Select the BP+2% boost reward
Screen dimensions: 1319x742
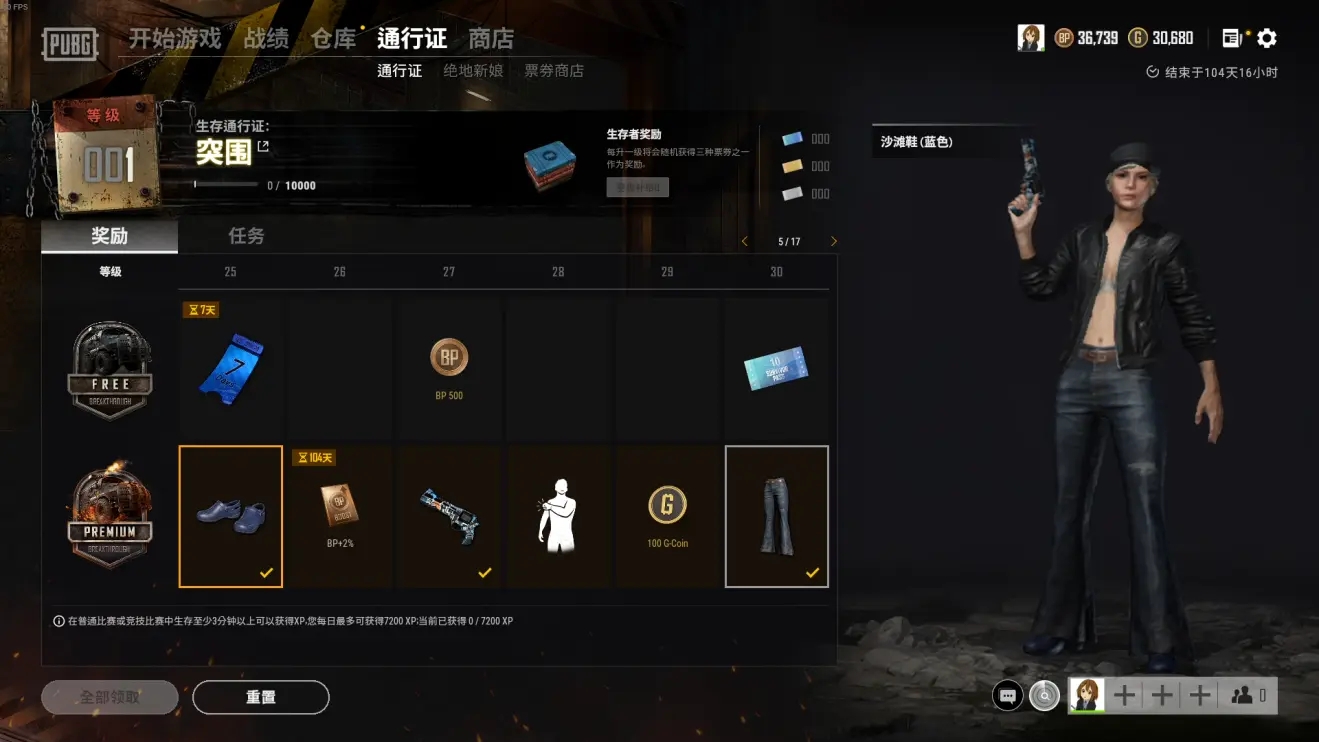coord(340,516)
